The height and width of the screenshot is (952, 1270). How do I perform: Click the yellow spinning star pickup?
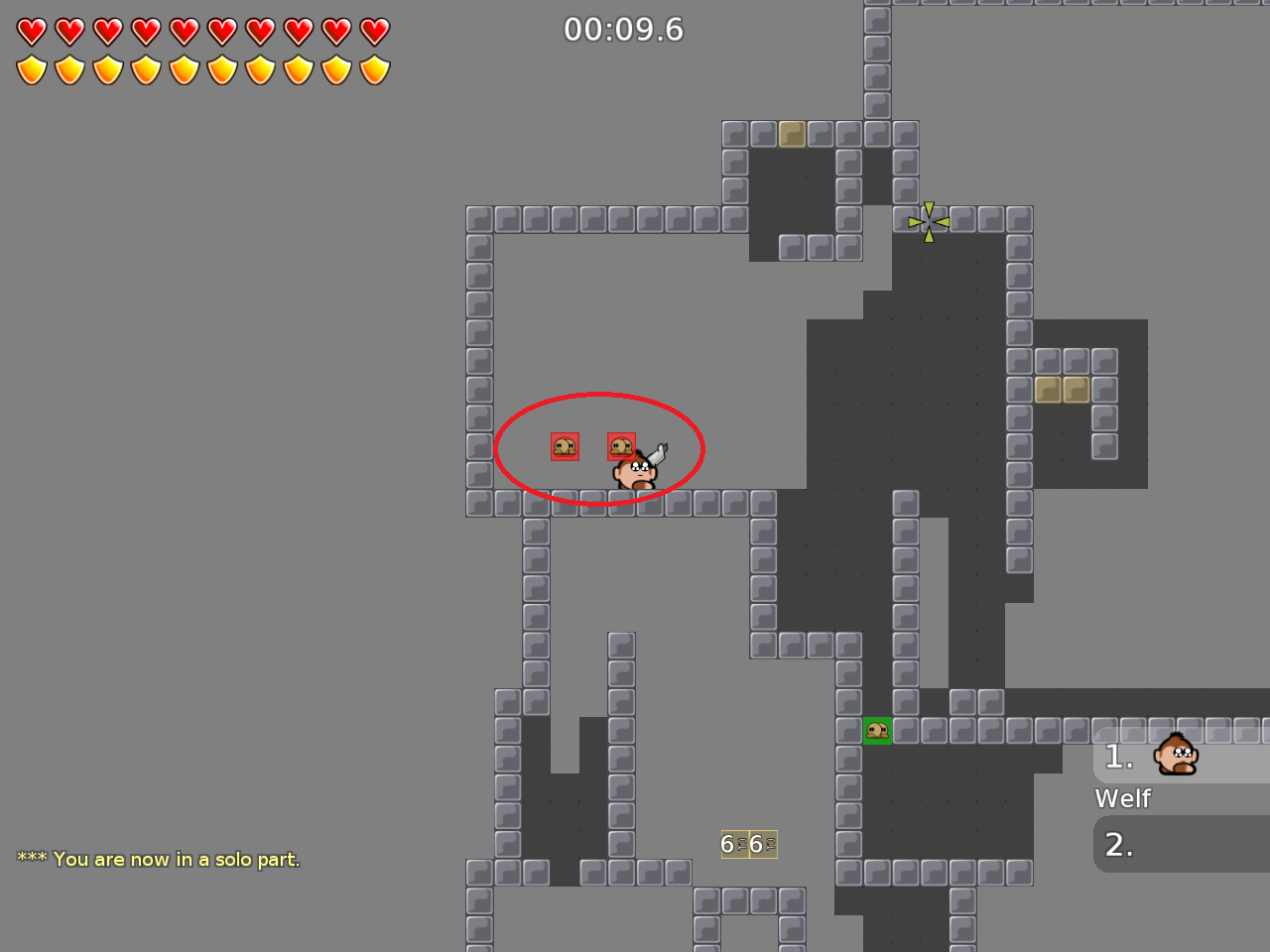(x=929, y=220)
